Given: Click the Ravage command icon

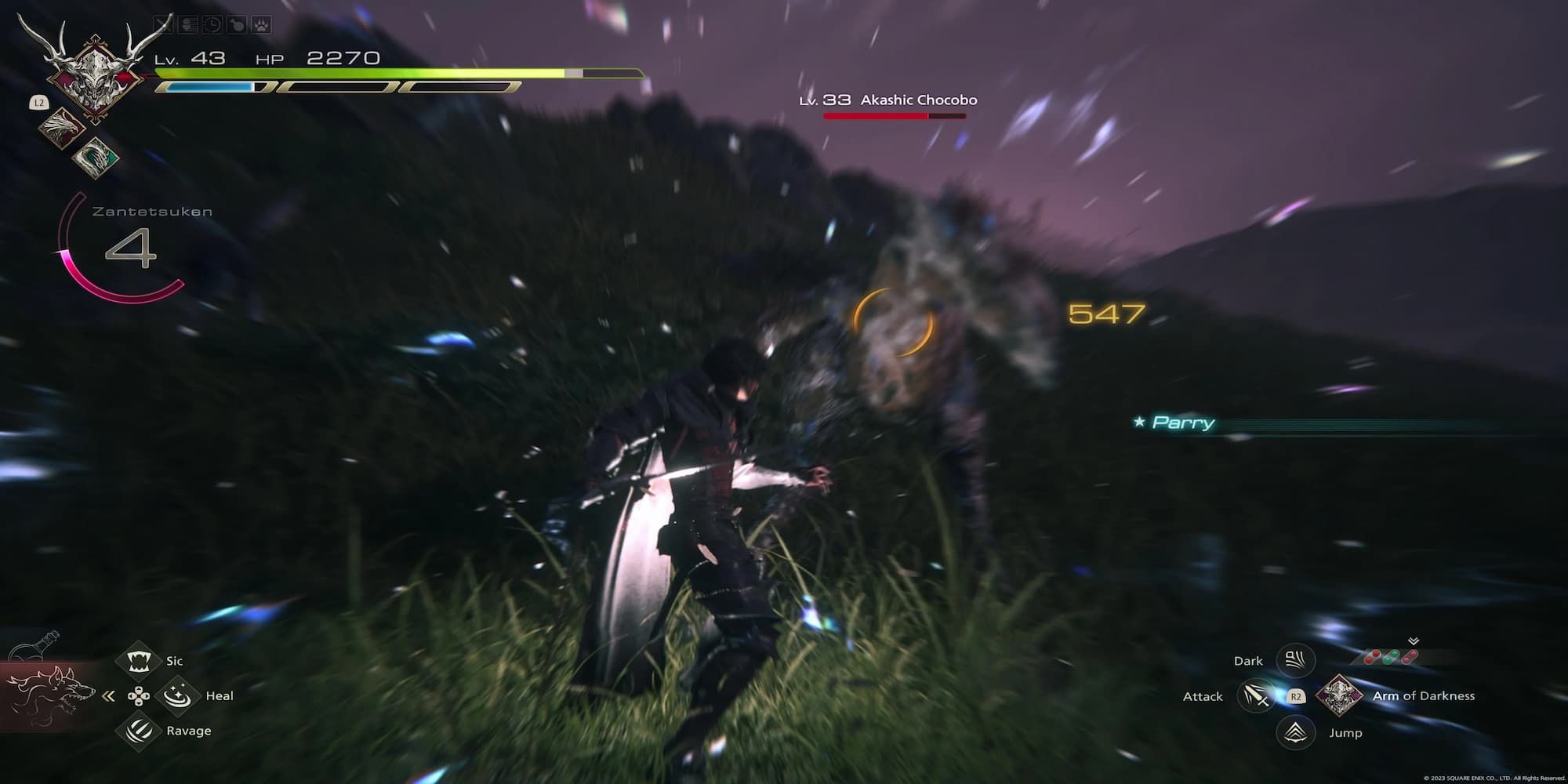Looking at the screenshot, I should point(139,730).
